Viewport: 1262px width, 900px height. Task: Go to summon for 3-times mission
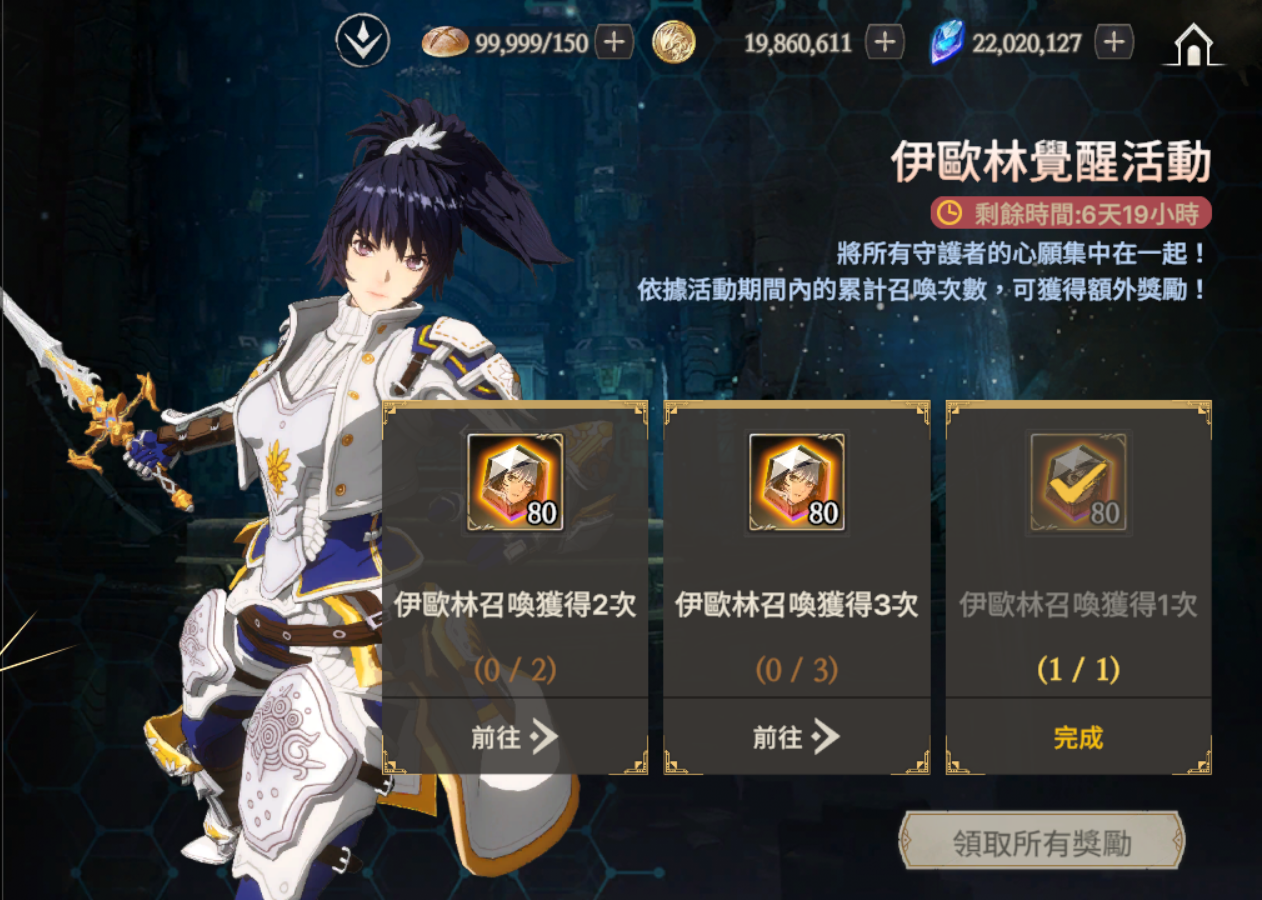pos(797,738)
